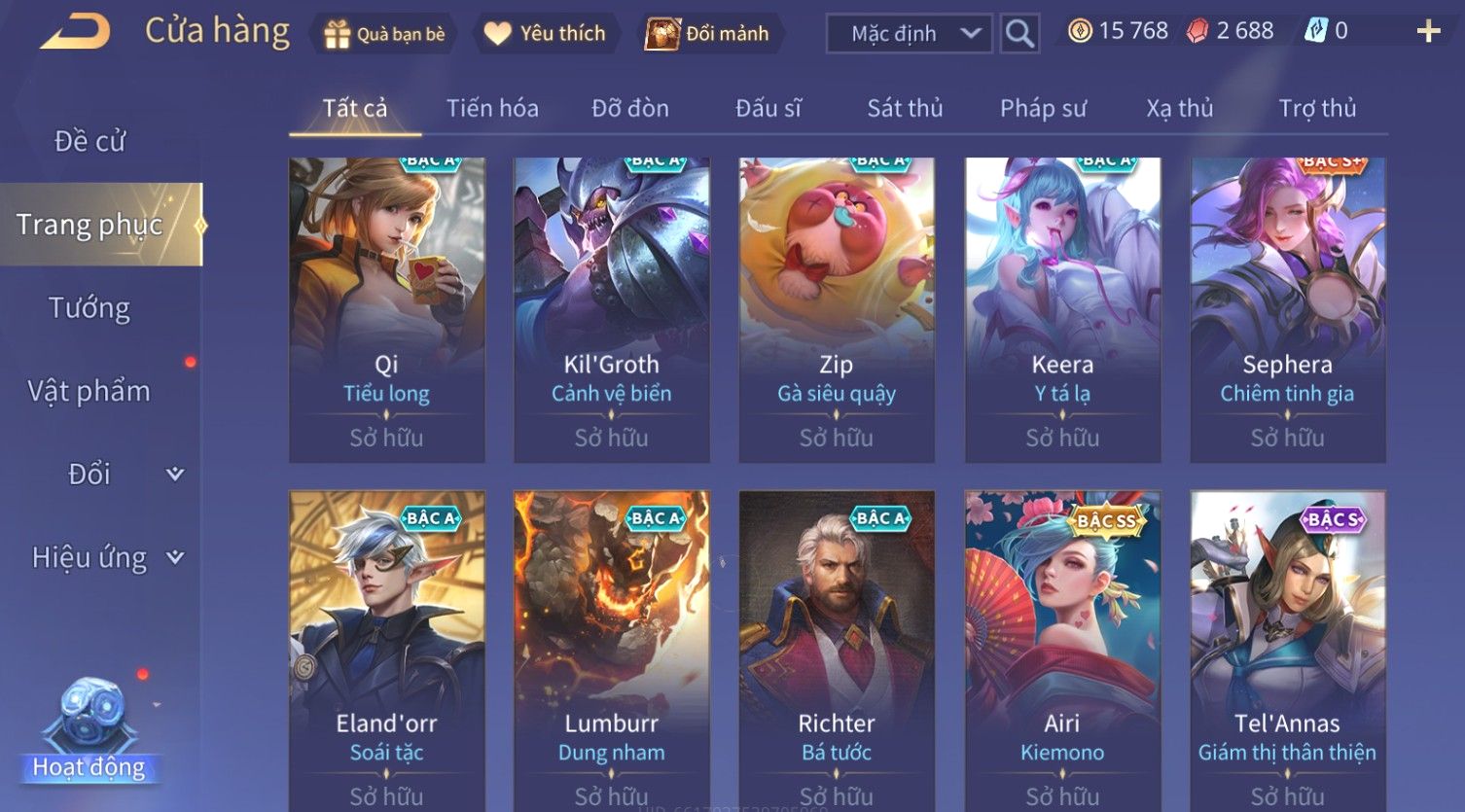This screenshot has height=812, width=1465.
Task: Open the Quà bạn bè gift menu
Action: (x=383, y=34)
